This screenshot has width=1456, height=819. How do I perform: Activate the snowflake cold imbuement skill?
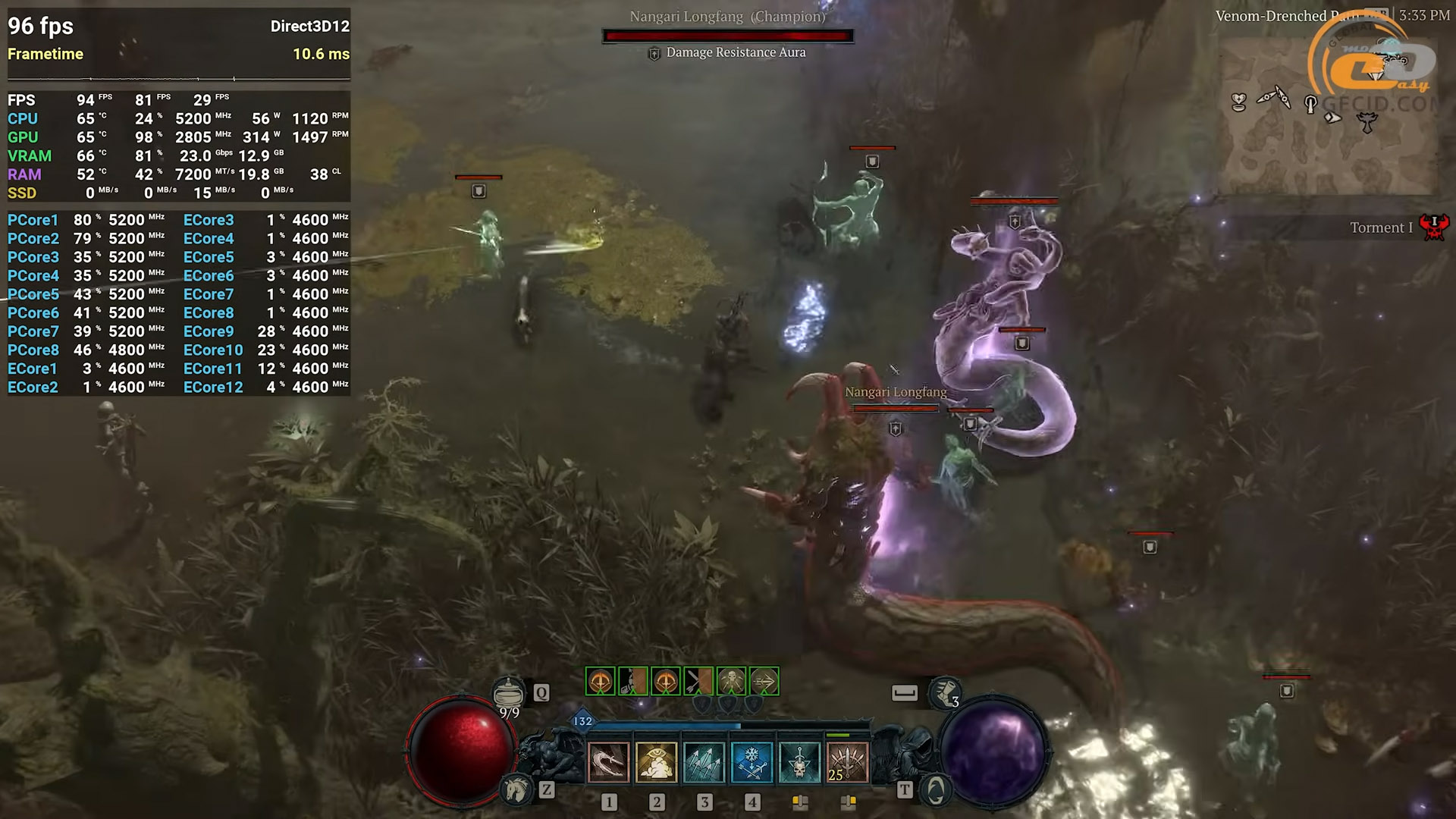pos(752,762)
